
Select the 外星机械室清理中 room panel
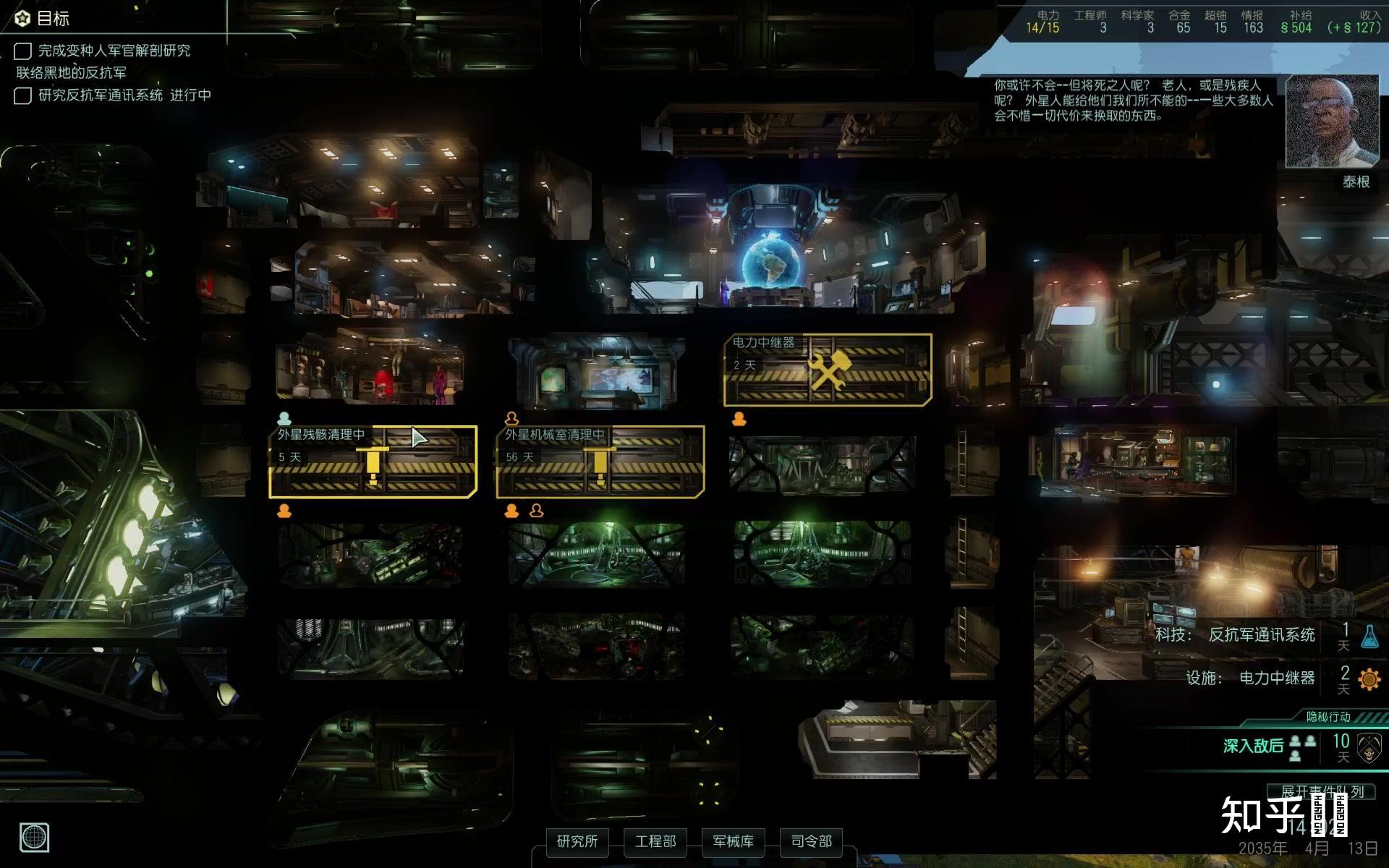(600, 461)
